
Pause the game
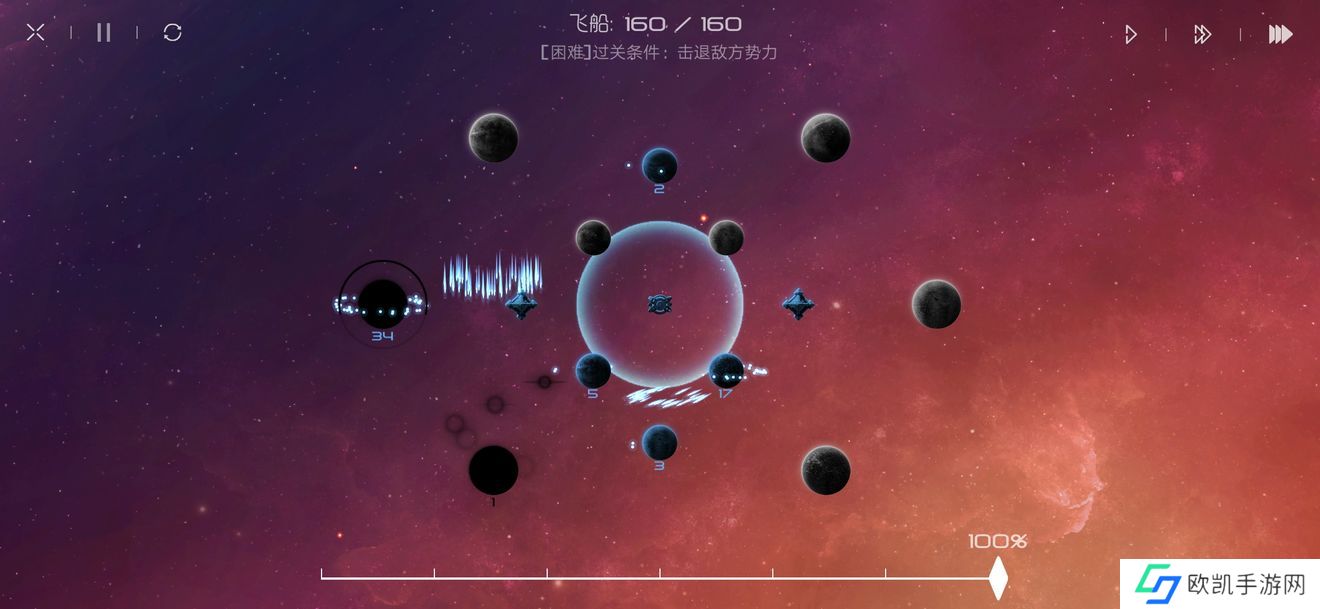(104, 33)
